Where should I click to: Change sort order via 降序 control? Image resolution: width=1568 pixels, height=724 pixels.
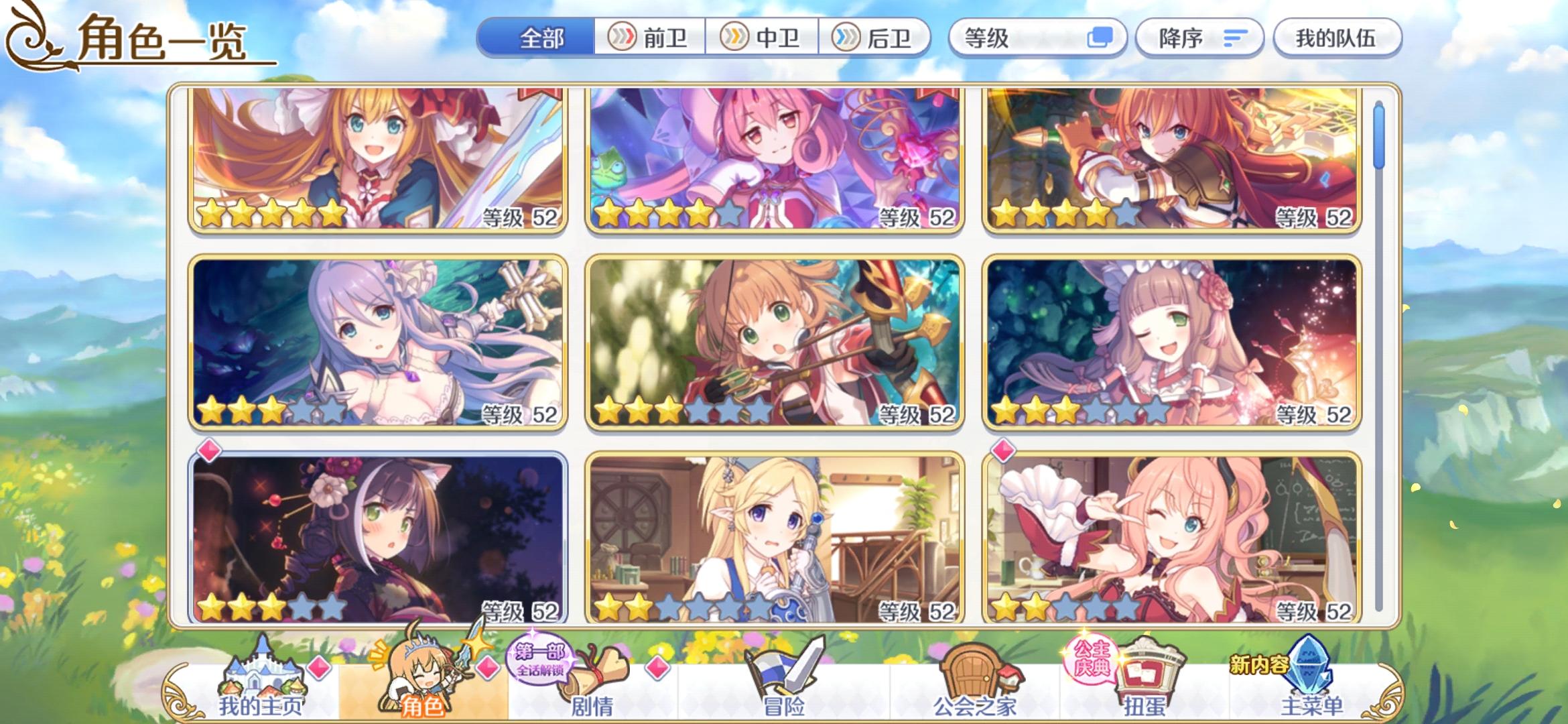coord(1199,38)
